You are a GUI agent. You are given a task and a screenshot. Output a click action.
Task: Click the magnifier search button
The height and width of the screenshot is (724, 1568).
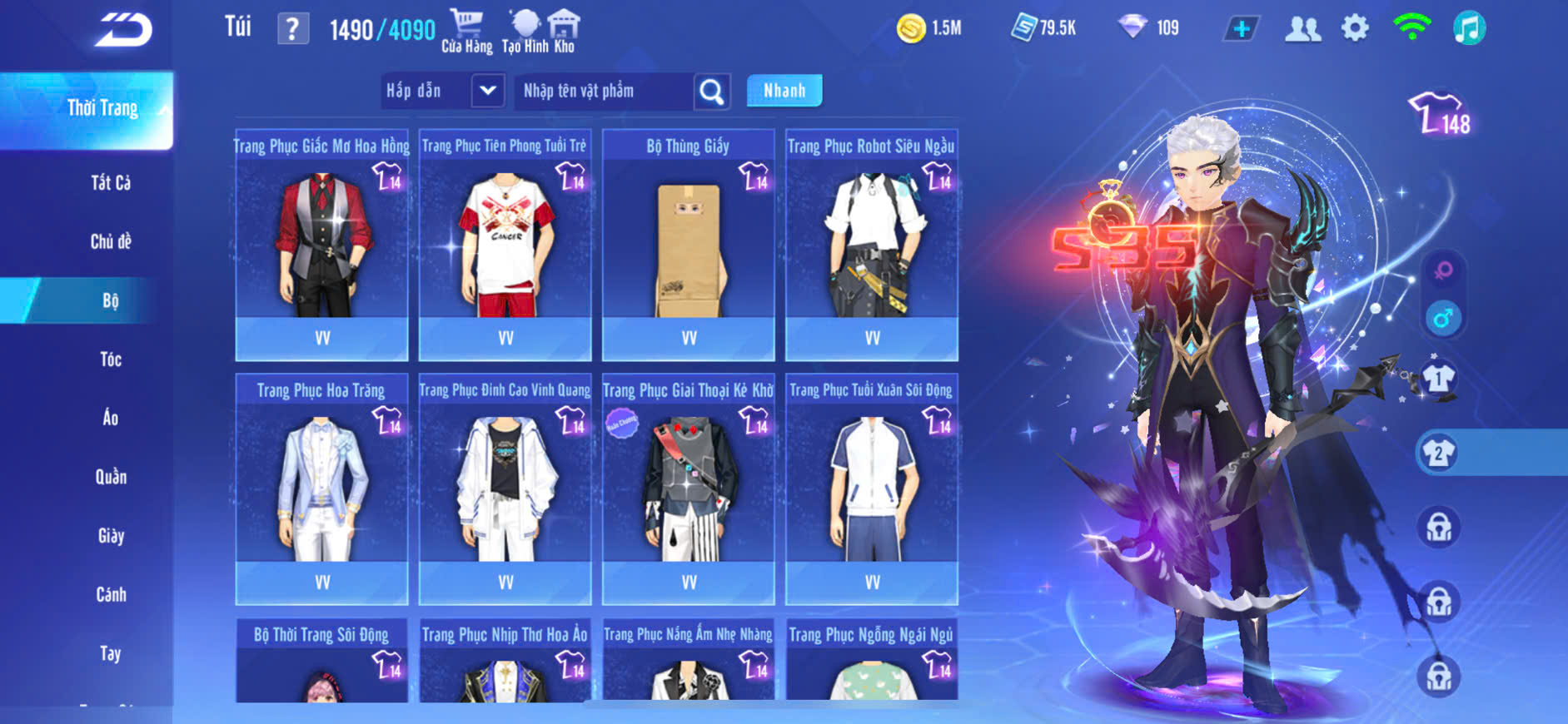coord(712,91)
